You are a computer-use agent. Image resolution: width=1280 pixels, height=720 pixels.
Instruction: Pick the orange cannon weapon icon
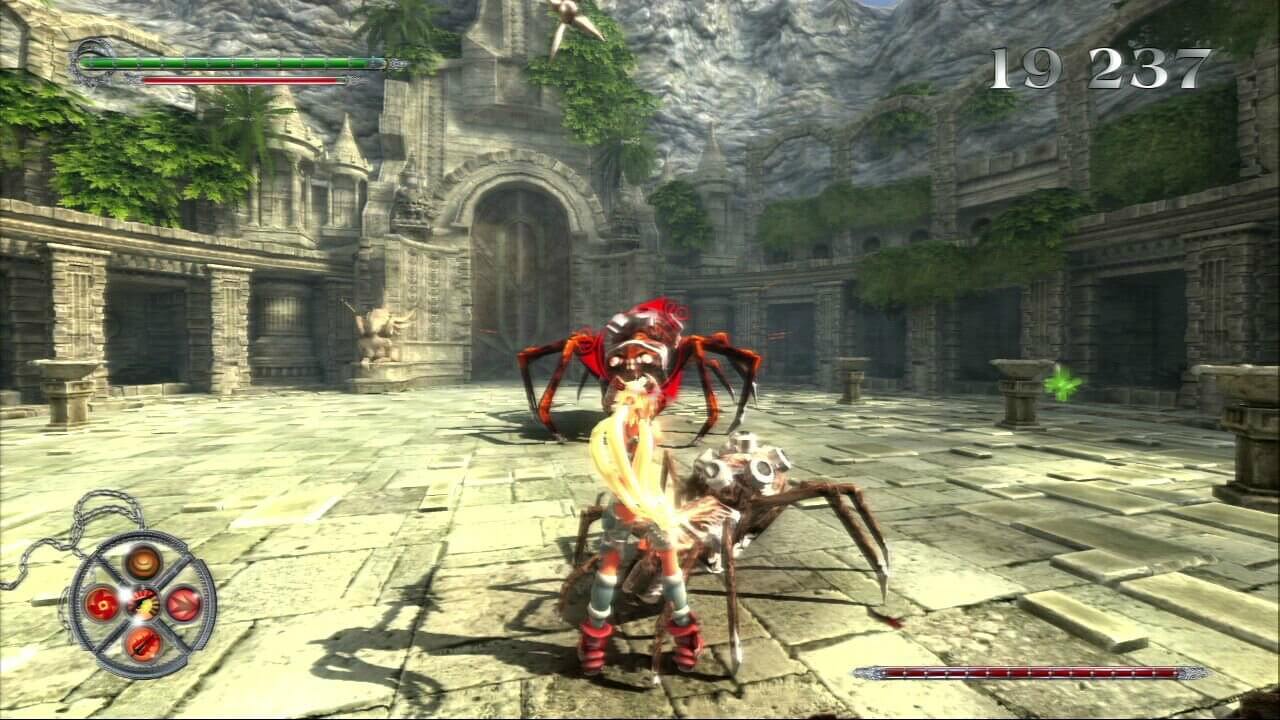click(x=143, y=642)
